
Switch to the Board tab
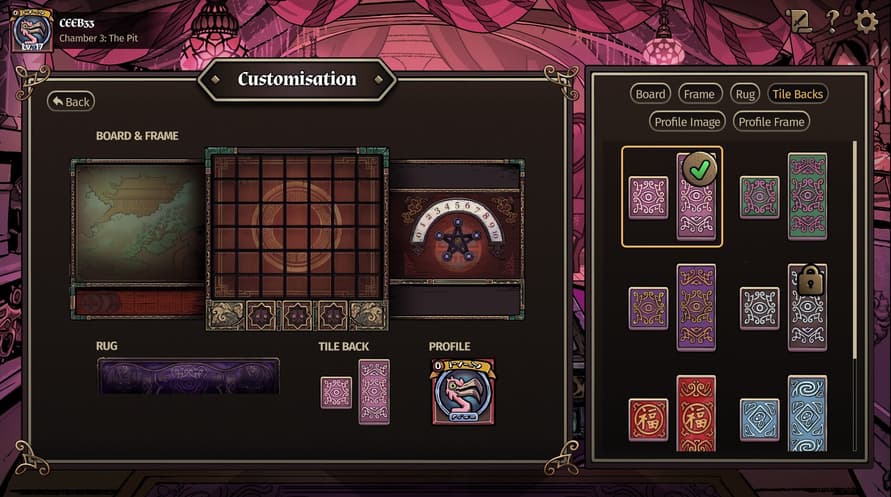click(x=650, y=94)
